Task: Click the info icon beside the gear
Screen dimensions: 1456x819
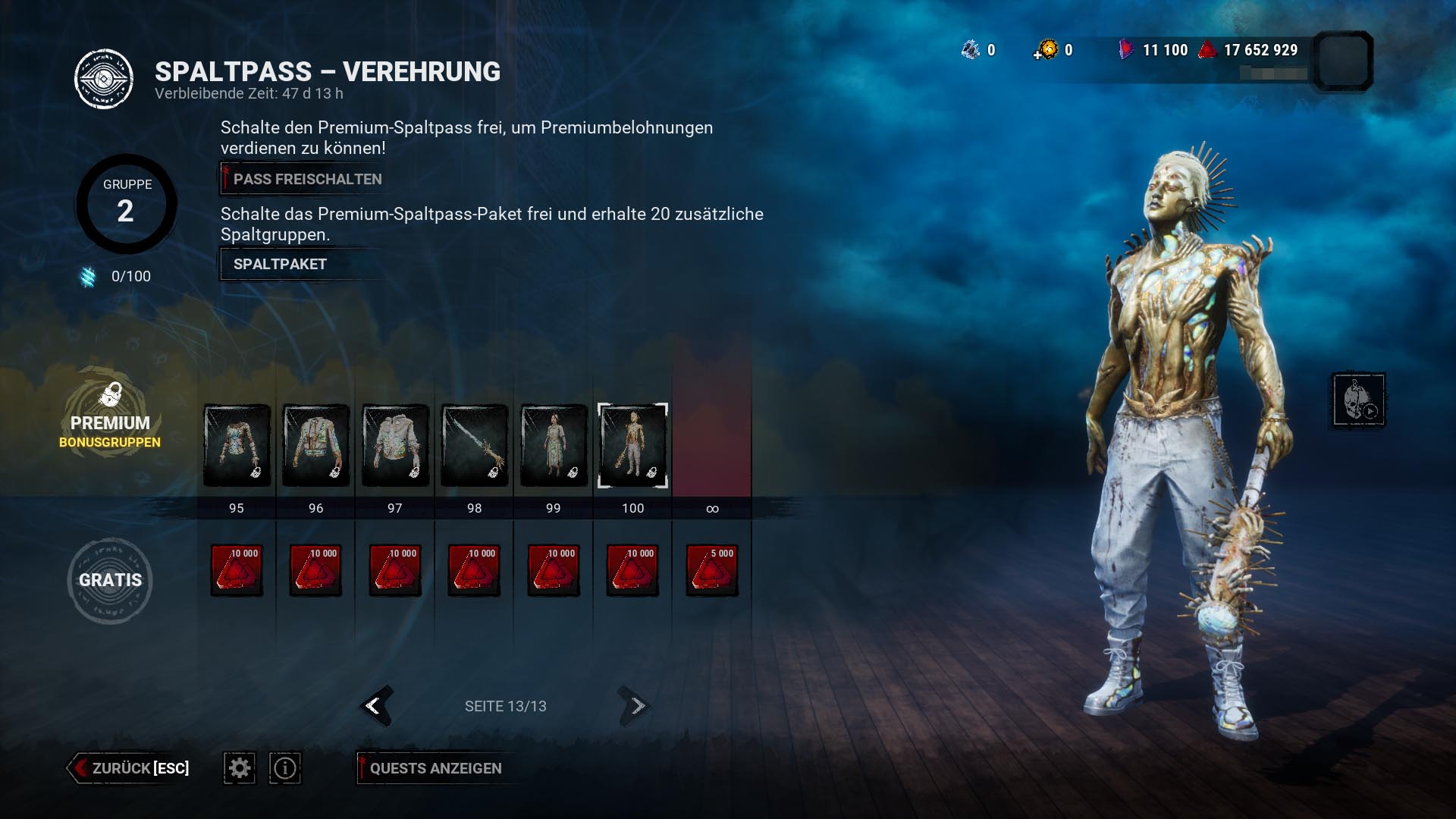Action: pyautogui.click(x=284, y=767)
